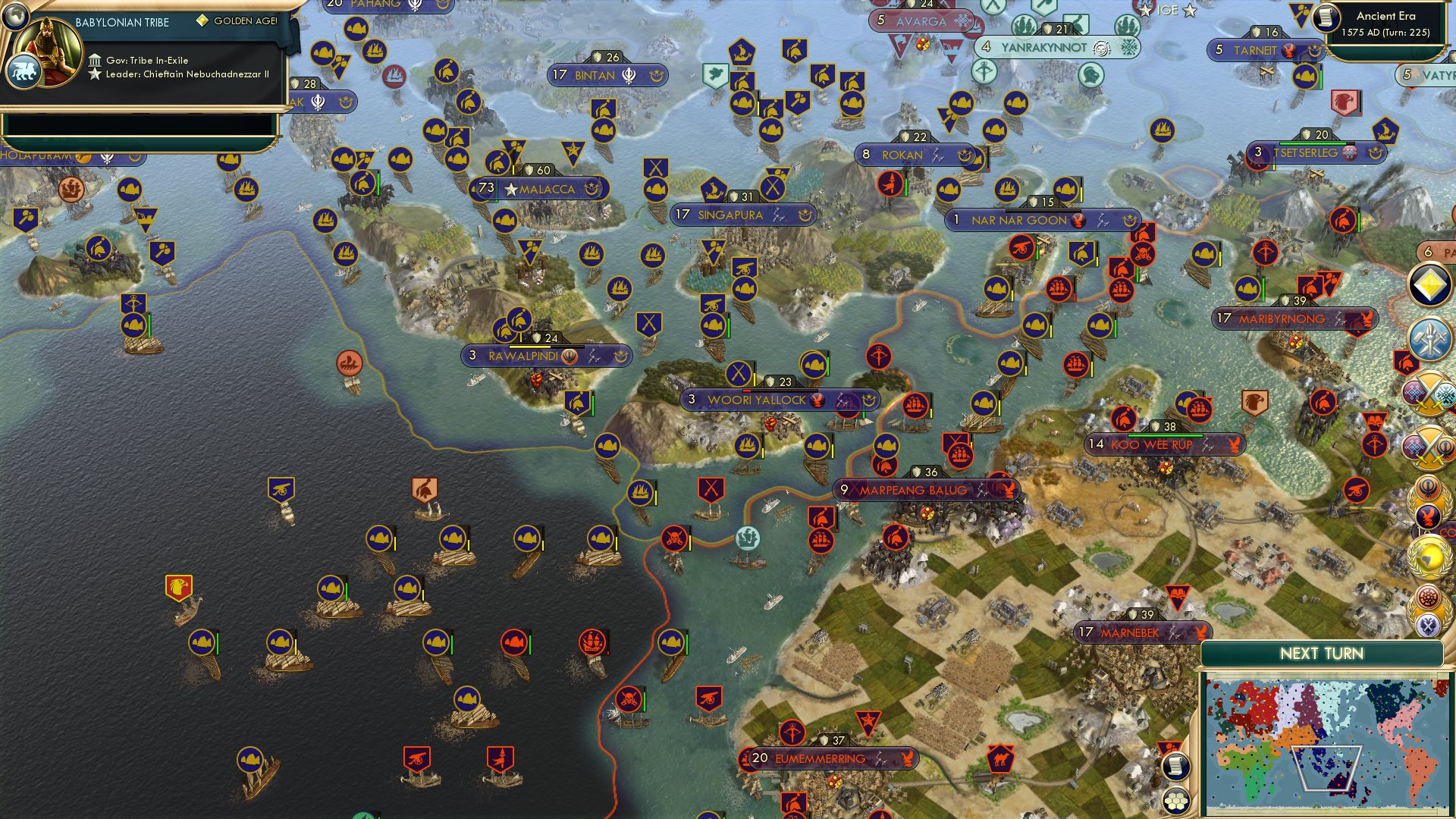This screenshot has width=1456, height=819.
Task: Click the Singapura city name label
Action: (x=730, y=215)
